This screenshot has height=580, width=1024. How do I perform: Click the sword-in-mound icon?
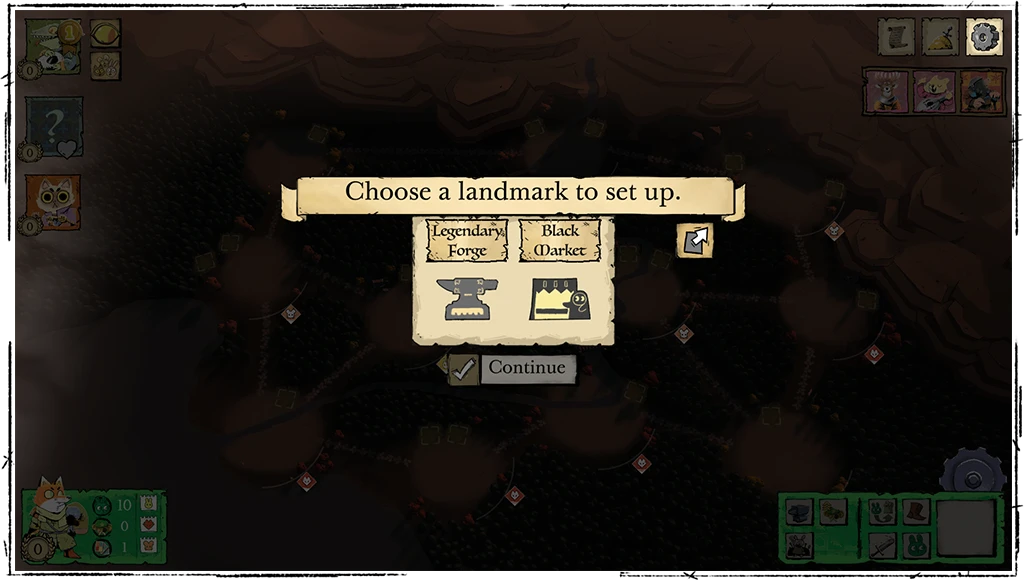(x=940, y=37)
